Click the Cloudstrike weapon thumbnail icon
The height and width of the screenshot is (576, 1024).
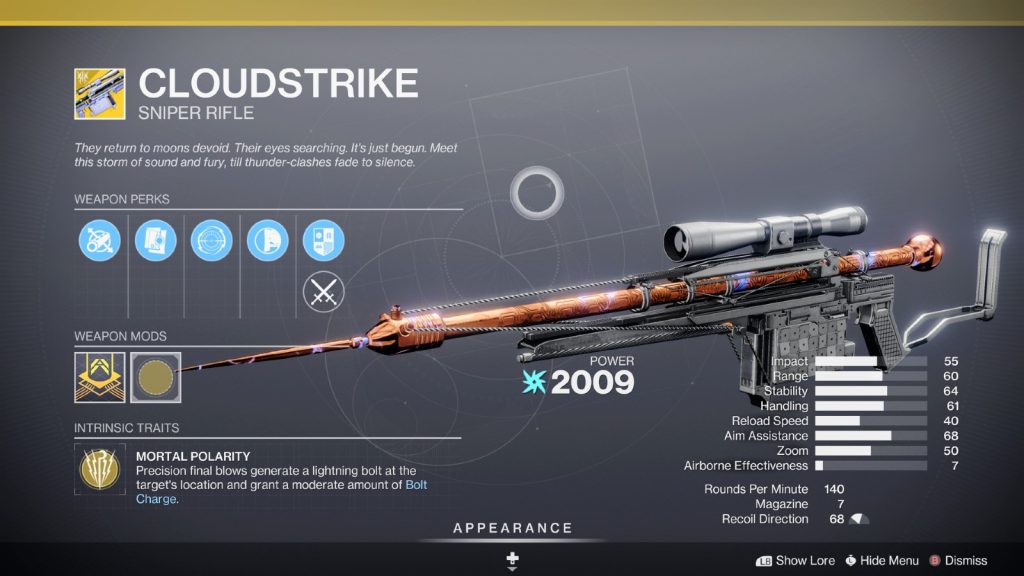pos(100,93)
